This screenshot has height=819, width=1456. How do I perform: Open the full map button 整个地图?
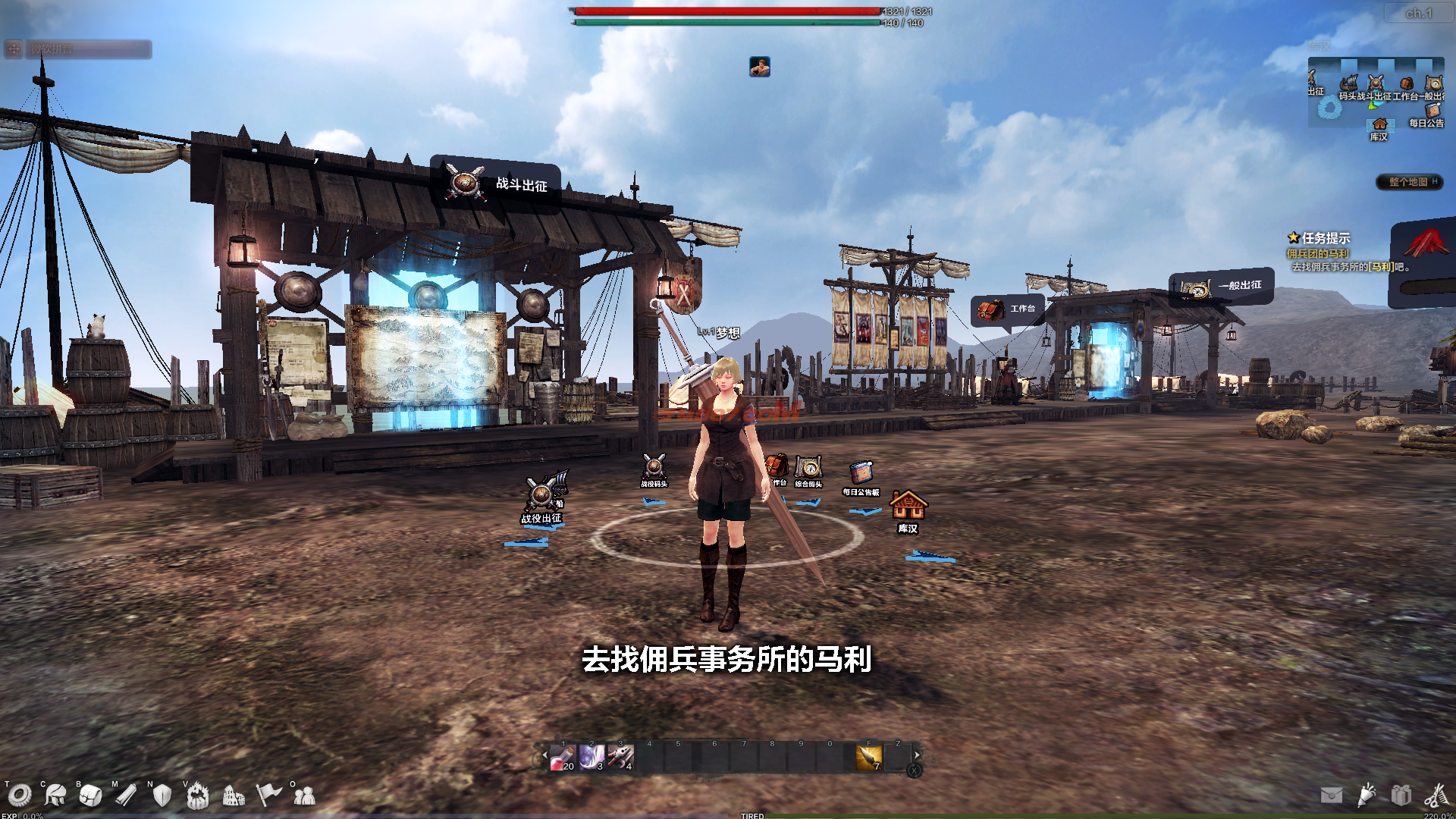(1409, 182)
